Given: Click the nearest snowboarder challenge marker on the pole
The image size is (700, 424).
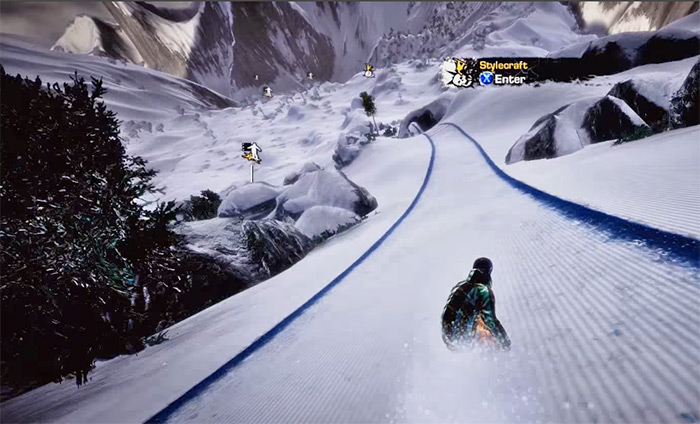Looking at the screenshot, I should 252,152.
